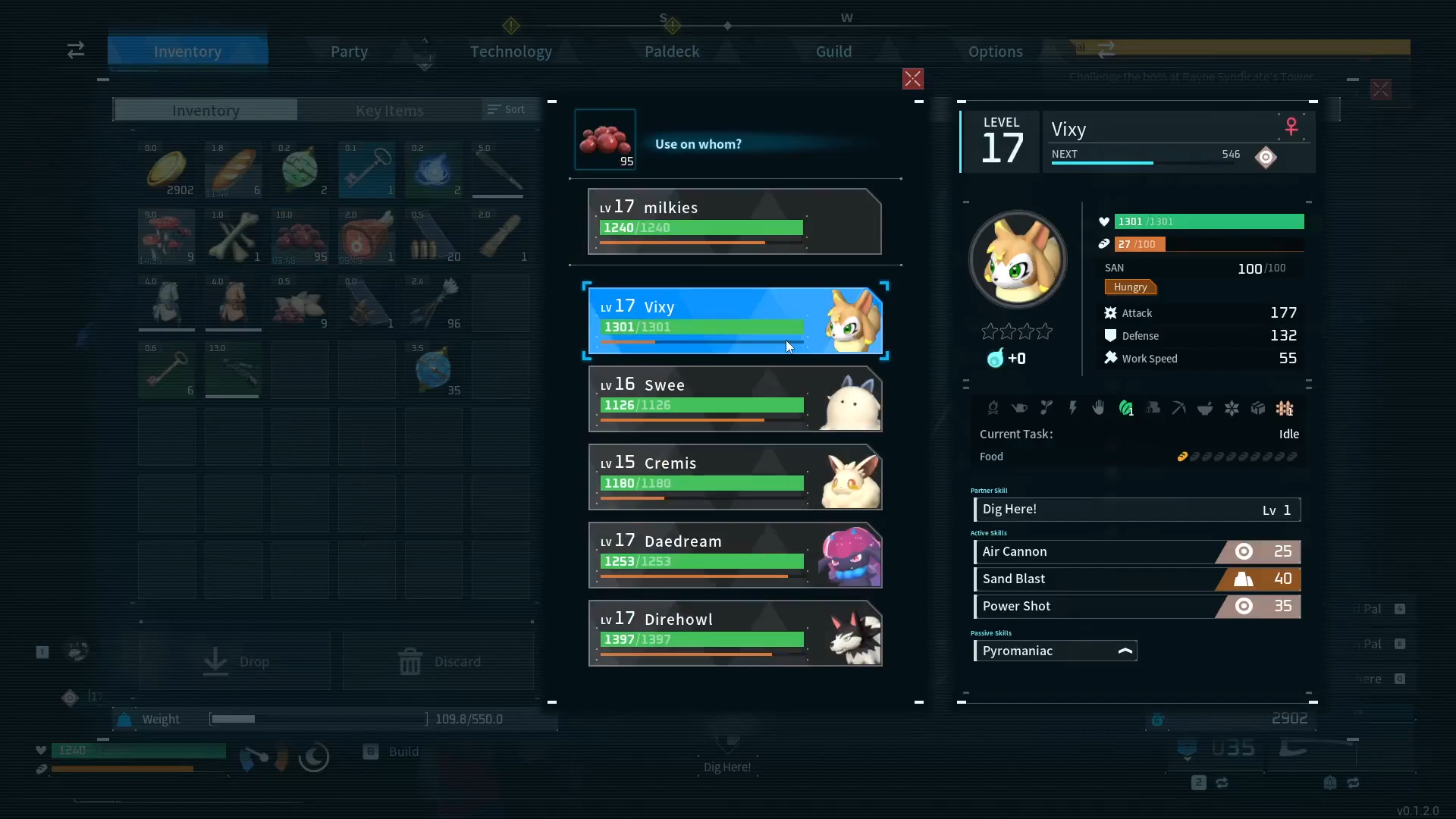
Task: Sort the inventory items
Action: (x=507, y=110)
